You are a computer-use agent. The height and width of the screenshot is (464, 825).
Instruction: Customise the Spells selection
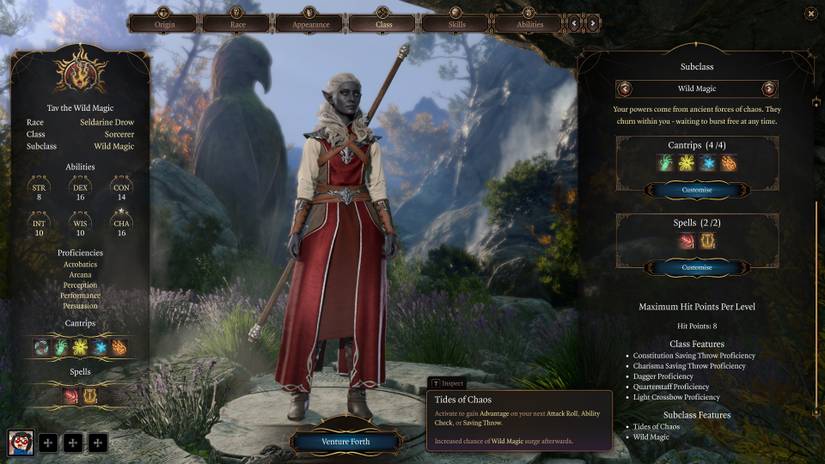coord(697,267)
